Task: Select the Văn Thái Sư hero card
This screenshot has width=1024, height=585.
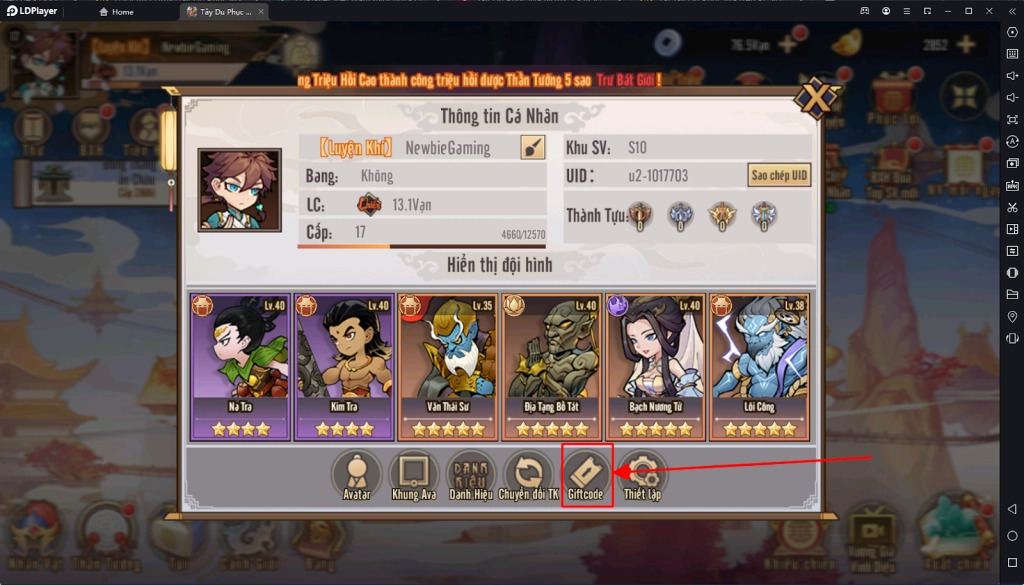Action: point(448,366)
